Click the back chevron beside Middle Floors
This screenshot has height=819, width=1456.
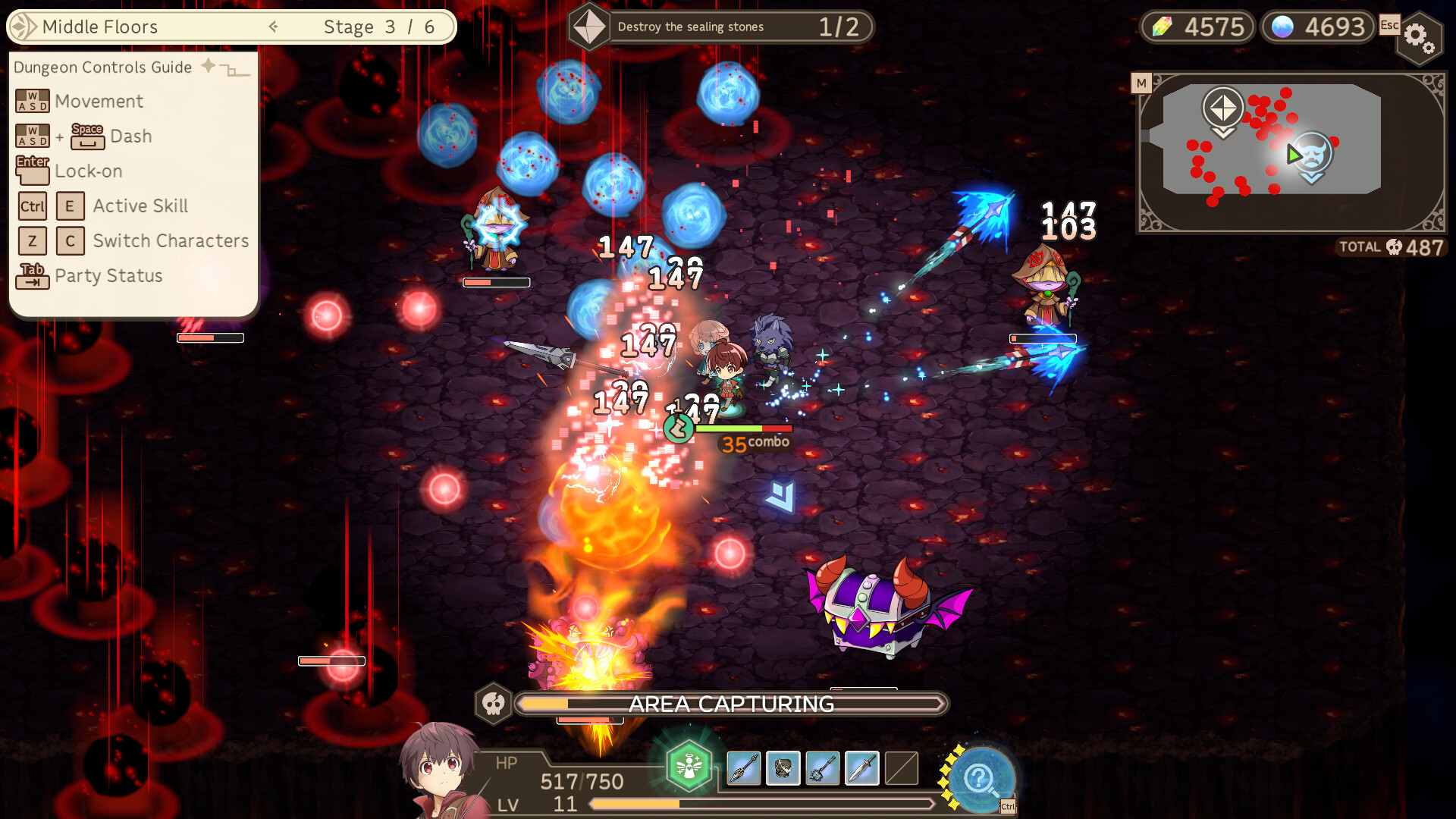273,26
